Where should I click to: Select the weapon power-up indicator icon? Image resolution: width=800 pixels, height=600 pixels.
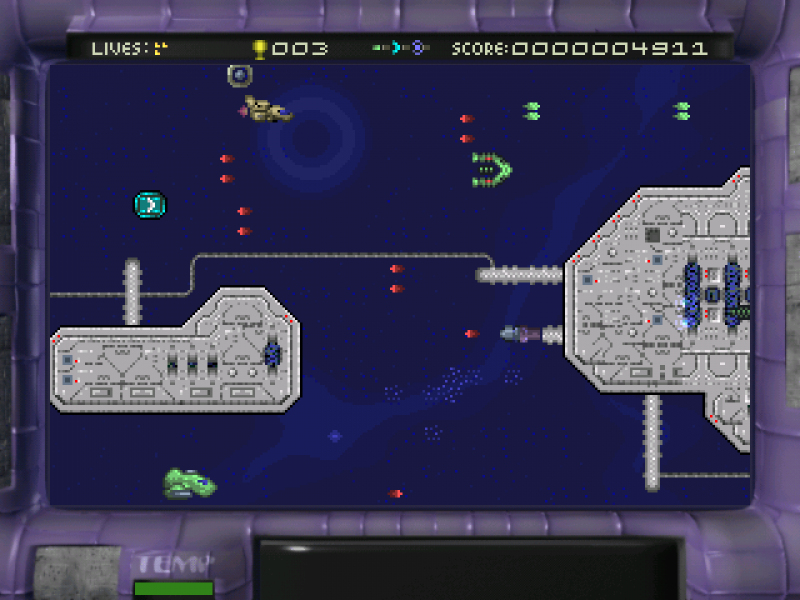point(401,48)
